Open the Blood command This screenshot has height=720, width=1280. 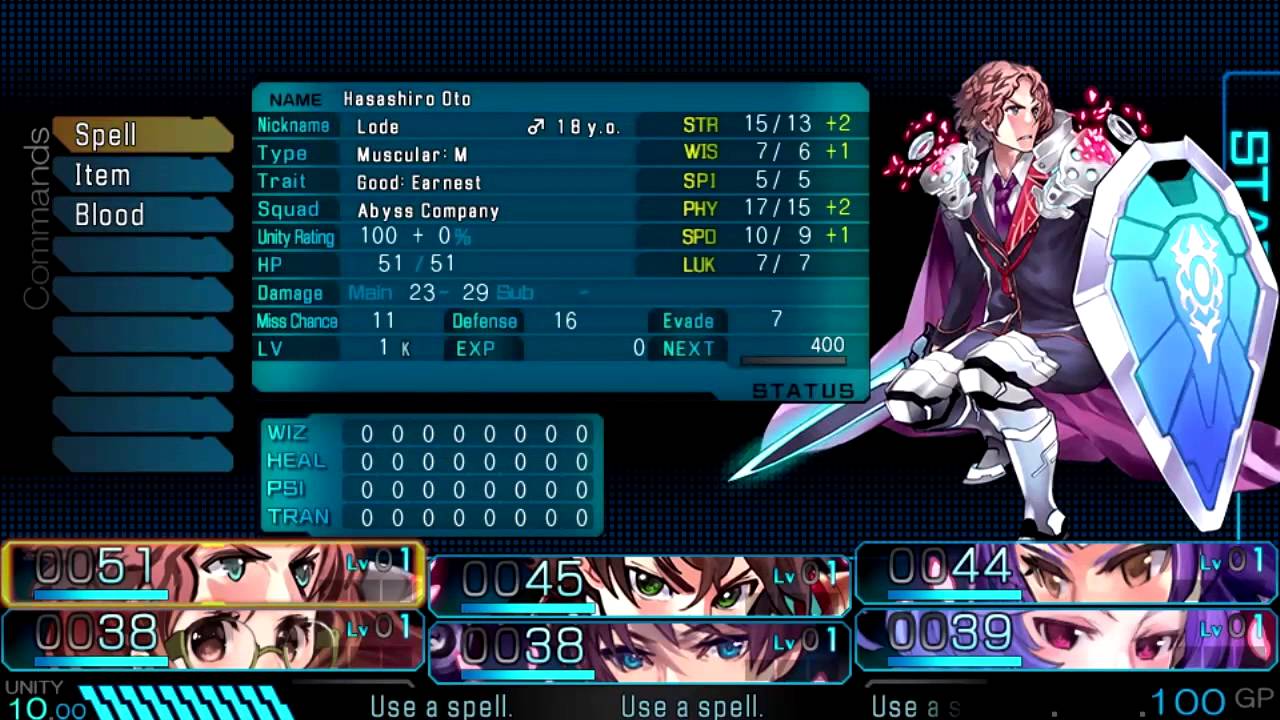(x=140, y=215)
